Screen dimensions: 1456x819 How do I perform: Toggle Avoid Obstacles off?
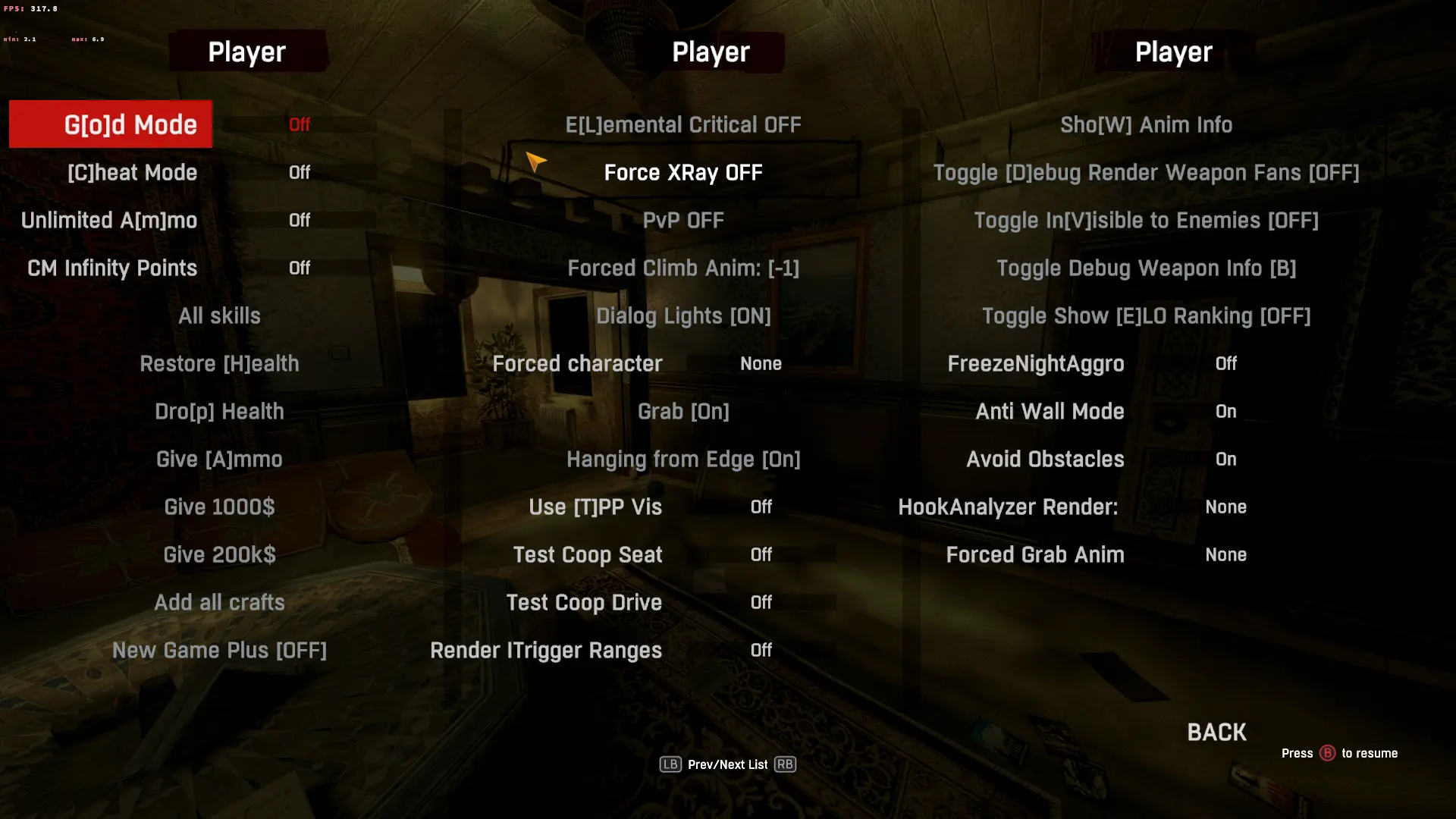(1045, 459)
